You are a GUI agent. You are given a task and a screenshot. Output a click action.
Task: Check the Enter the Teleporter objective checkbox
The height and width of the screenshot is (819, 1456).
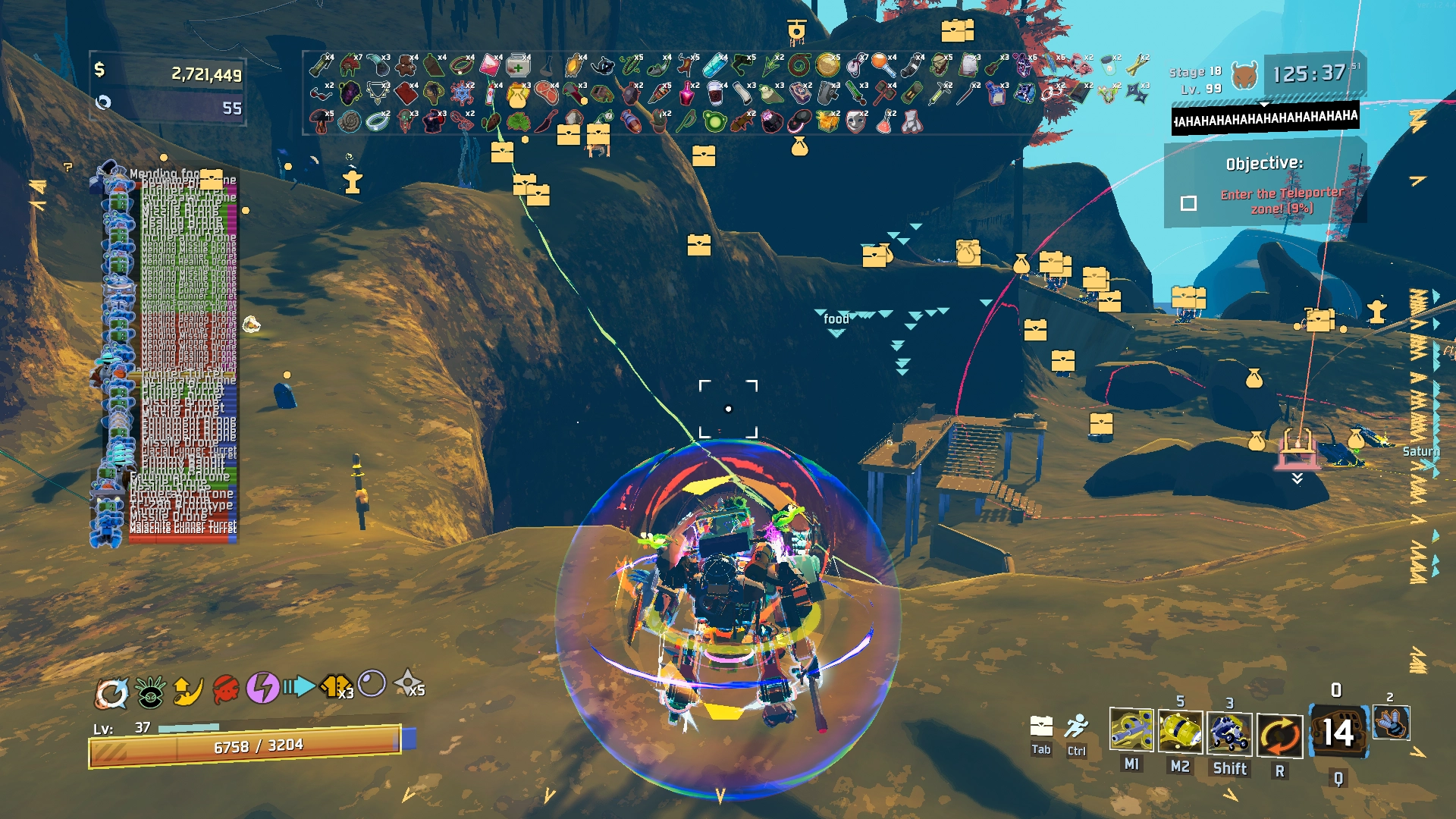1188,201
